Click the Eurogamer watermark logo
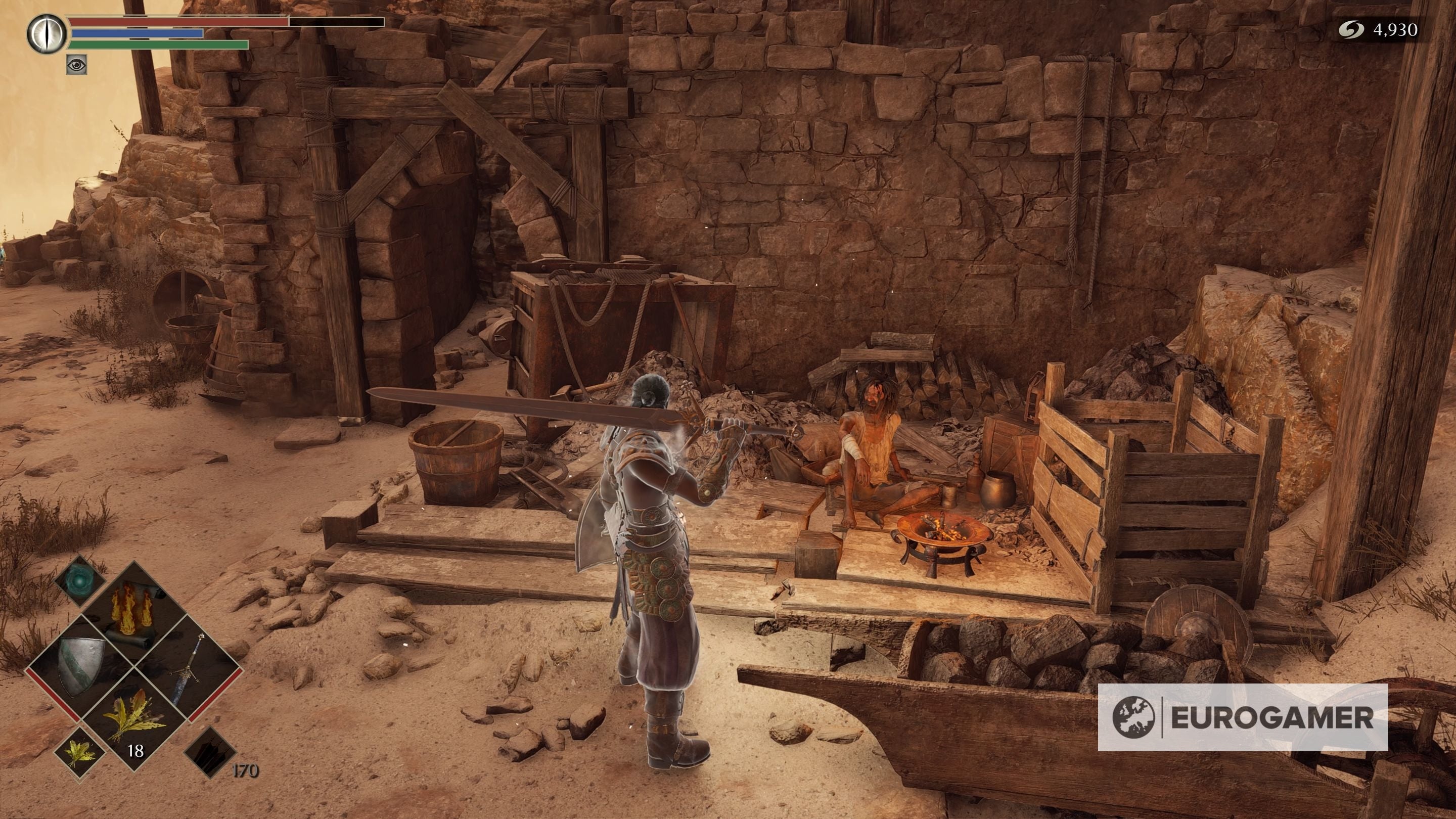 tap(1242, 717)
